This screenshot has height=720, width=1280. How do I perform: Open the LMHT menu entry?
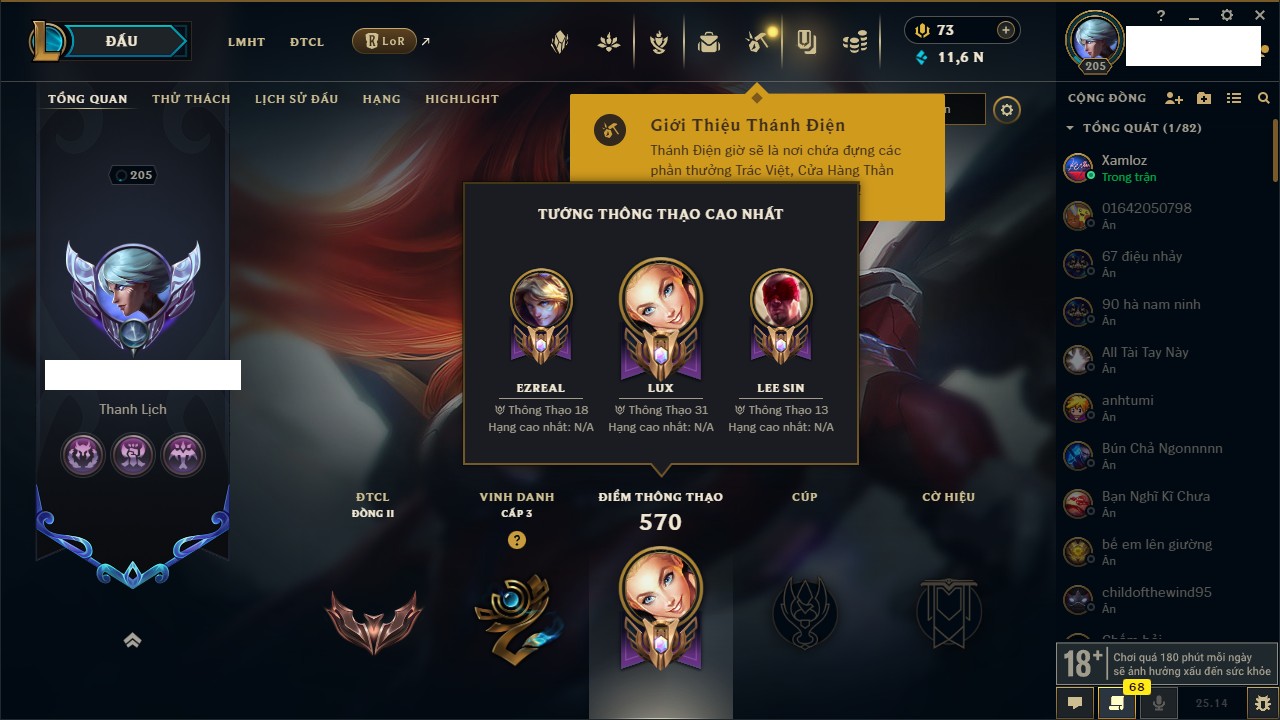tap(246, 42)
